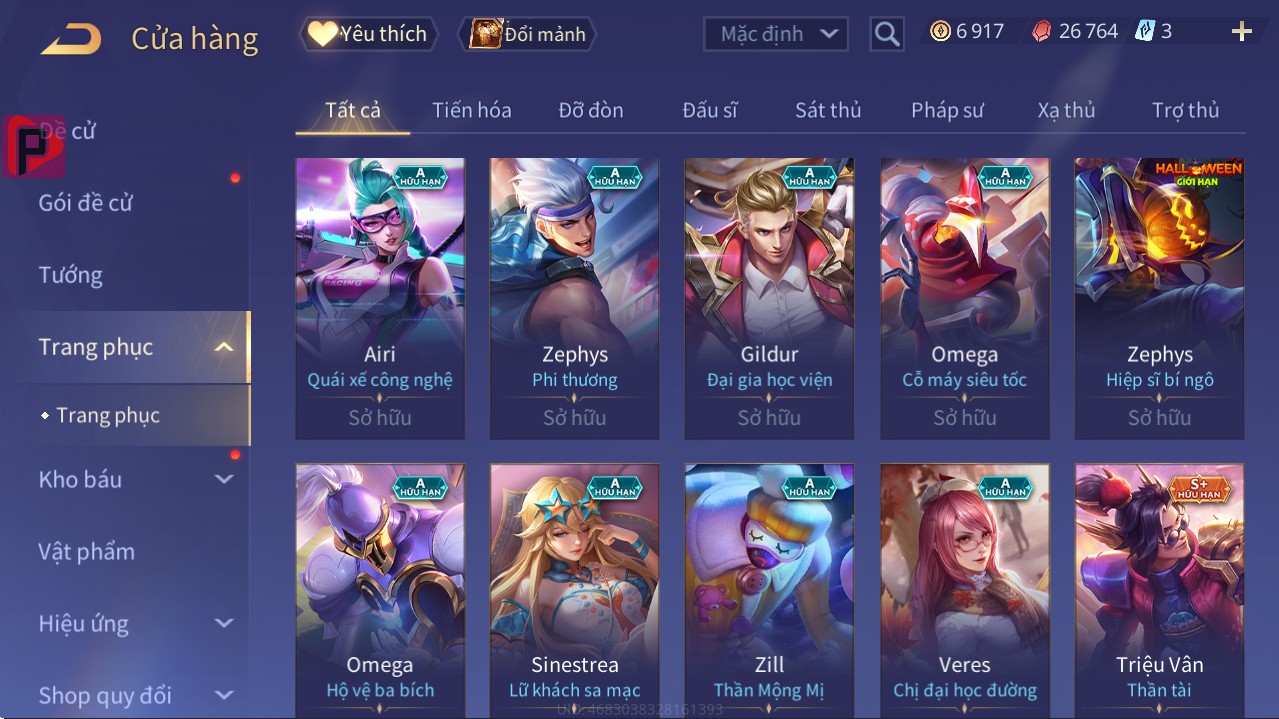Open the Gói đề cử menu
This screenshot has width=1279, height=719.
tap(86, 203)
